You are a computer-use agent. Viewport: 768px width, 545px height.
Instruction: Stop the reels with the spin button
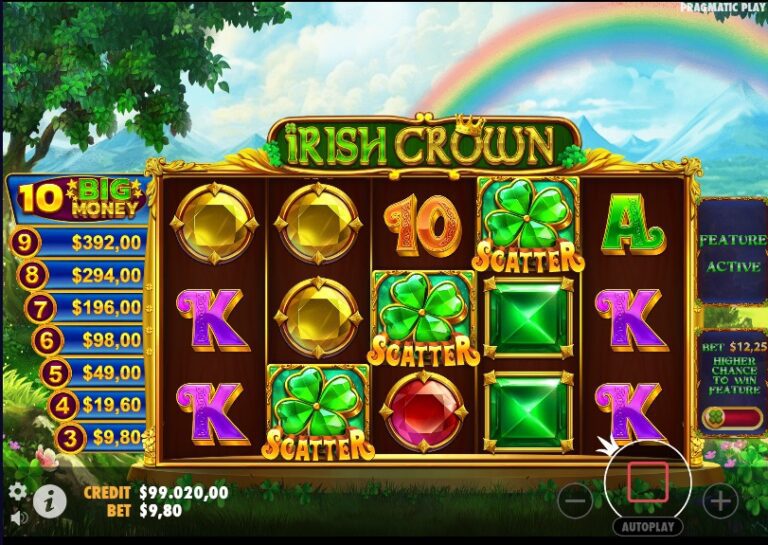648,483
